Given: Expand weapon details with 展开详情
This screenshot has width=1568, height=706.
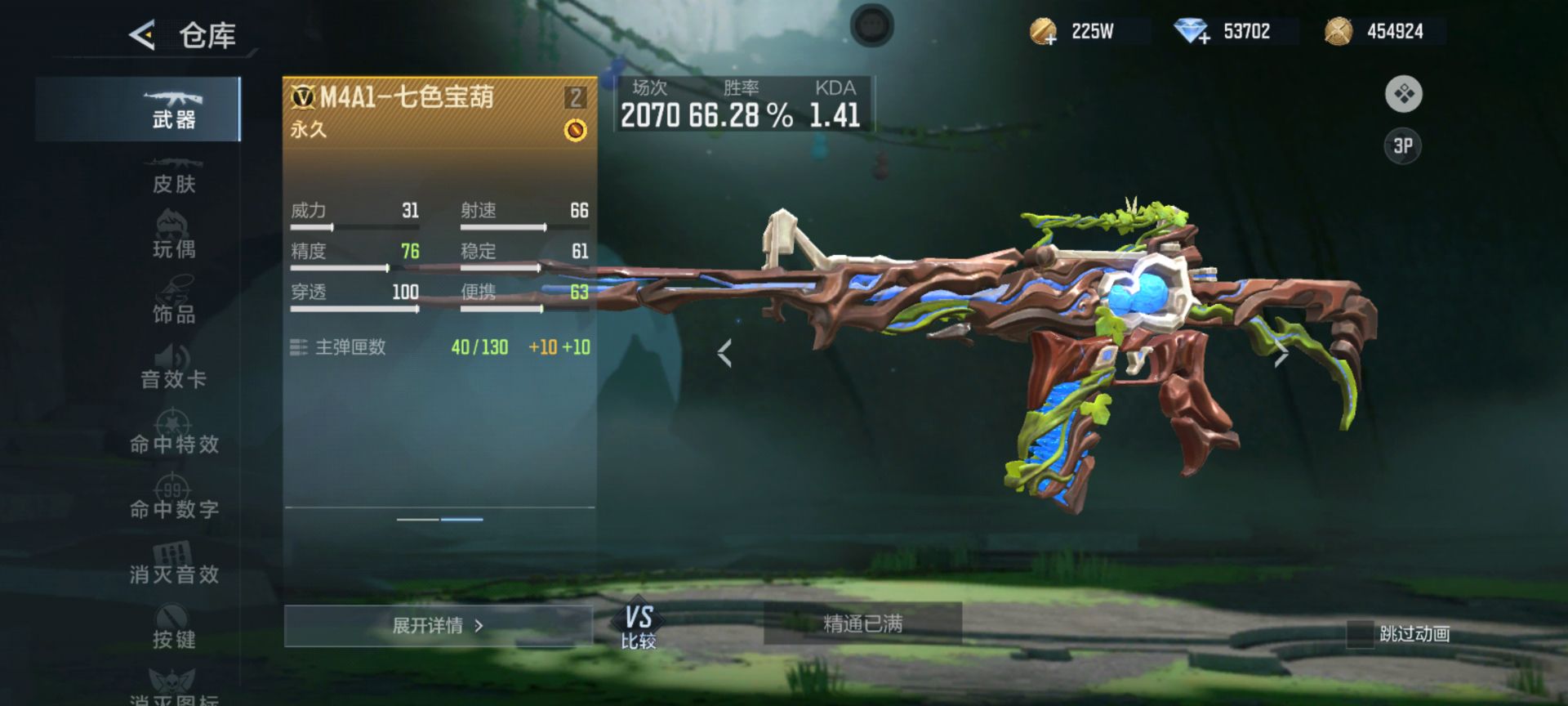Looking at the screenshot, I should pyautogui.click(x=438, y=626).
